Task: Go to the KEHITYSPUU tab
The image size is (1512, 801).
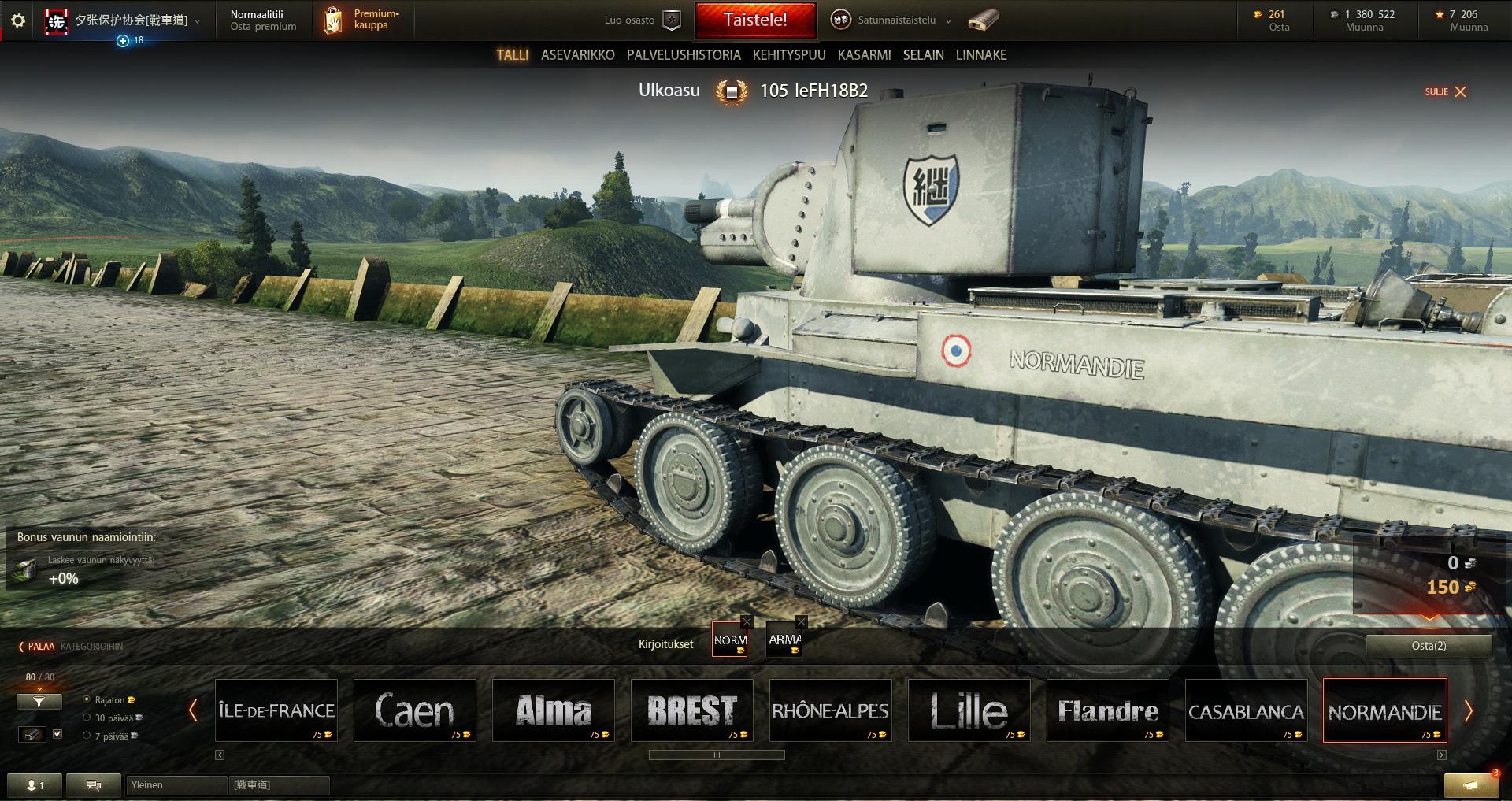Action: (789, 55)
